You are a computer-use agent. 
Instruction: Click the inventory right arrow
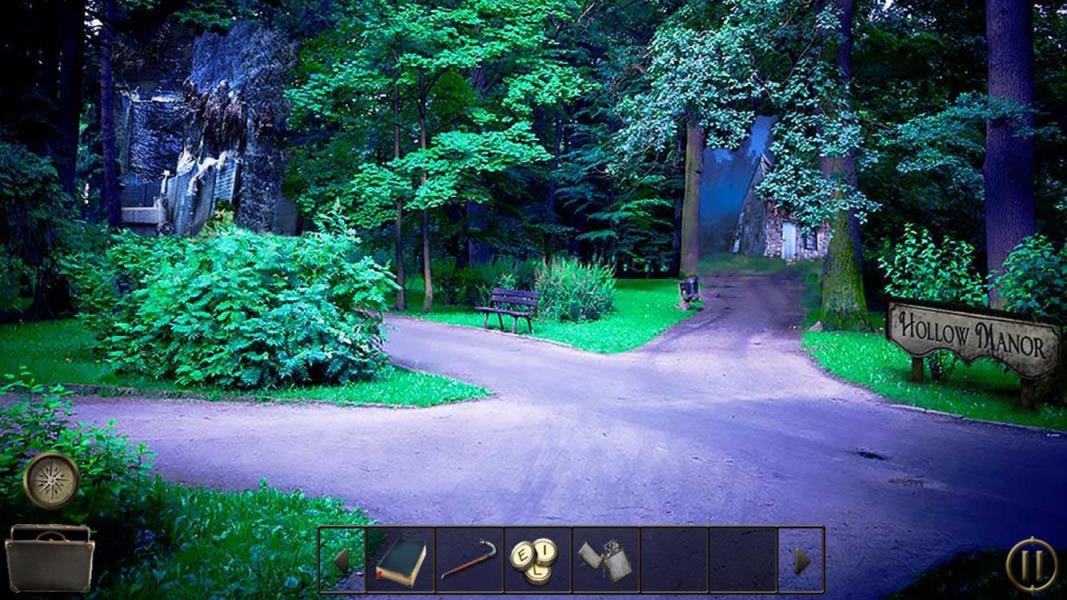pyautogui.click(x=801, y=561)
